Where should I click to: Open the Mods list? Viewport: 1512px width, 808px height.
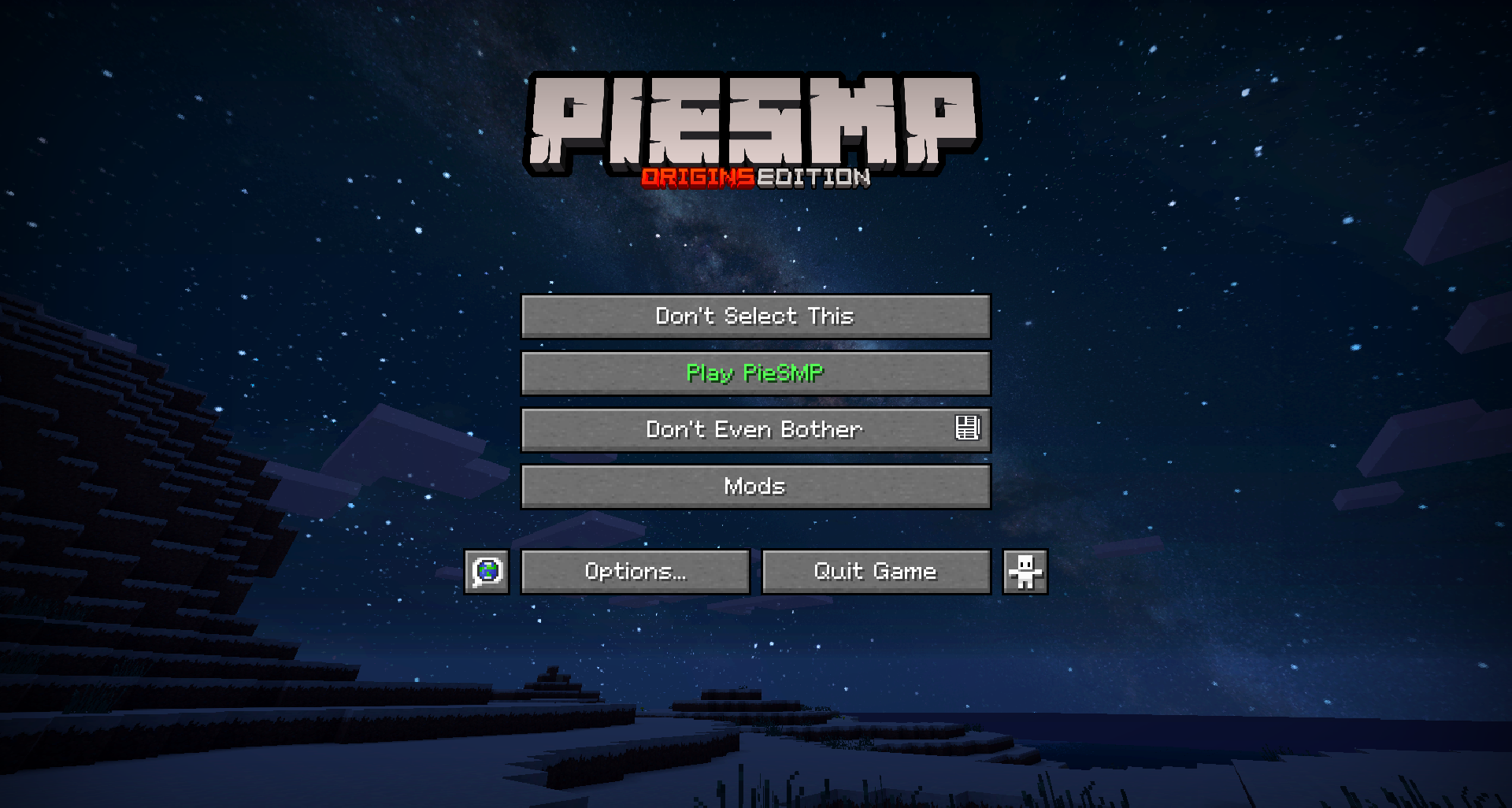755,487
